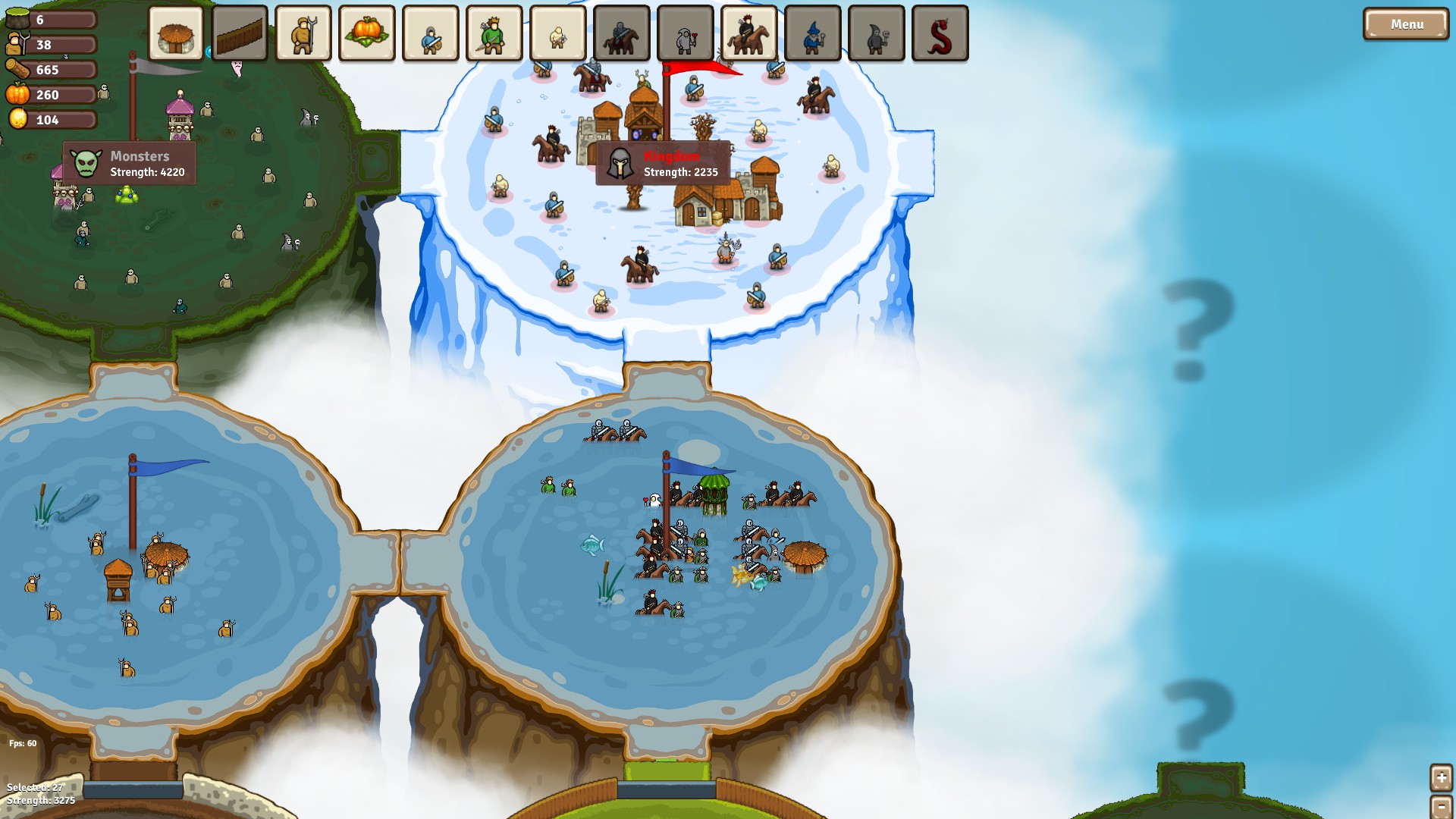Select the healer priest icon
Image resolution: width=1456 pixels, height=819 pixels.
tap(685, 33)
